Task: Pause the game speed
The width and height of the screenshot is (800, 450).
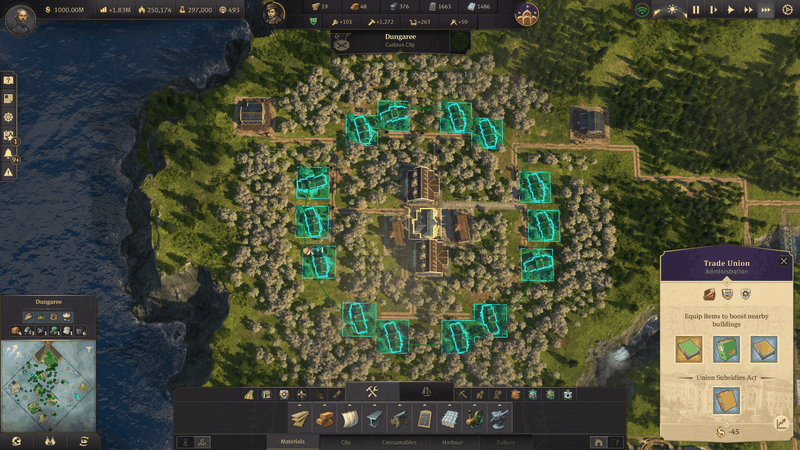Action: pos(696,9)
